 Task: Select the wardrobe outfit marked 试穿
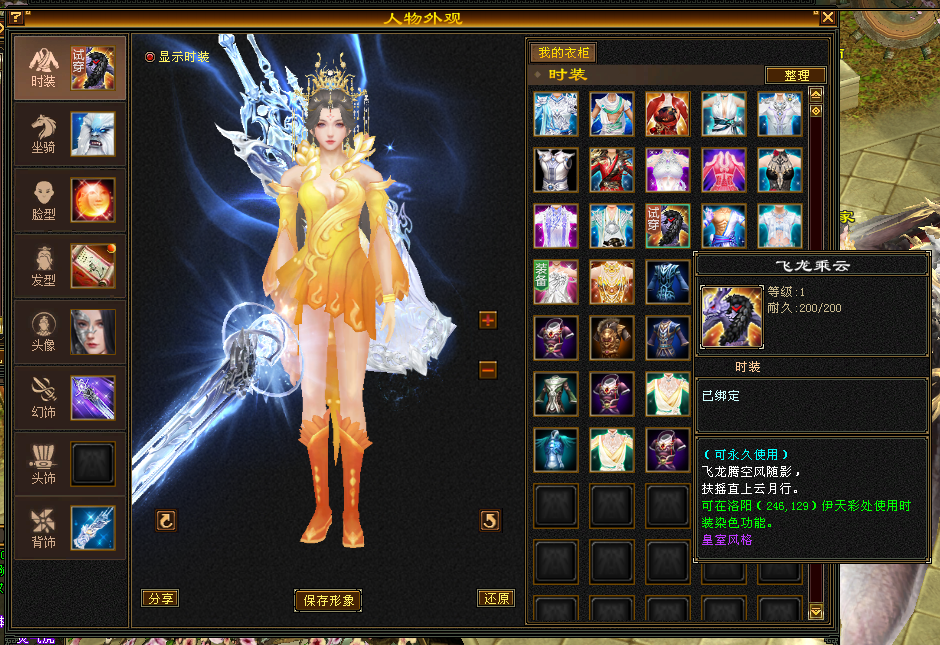pos(667,225)
